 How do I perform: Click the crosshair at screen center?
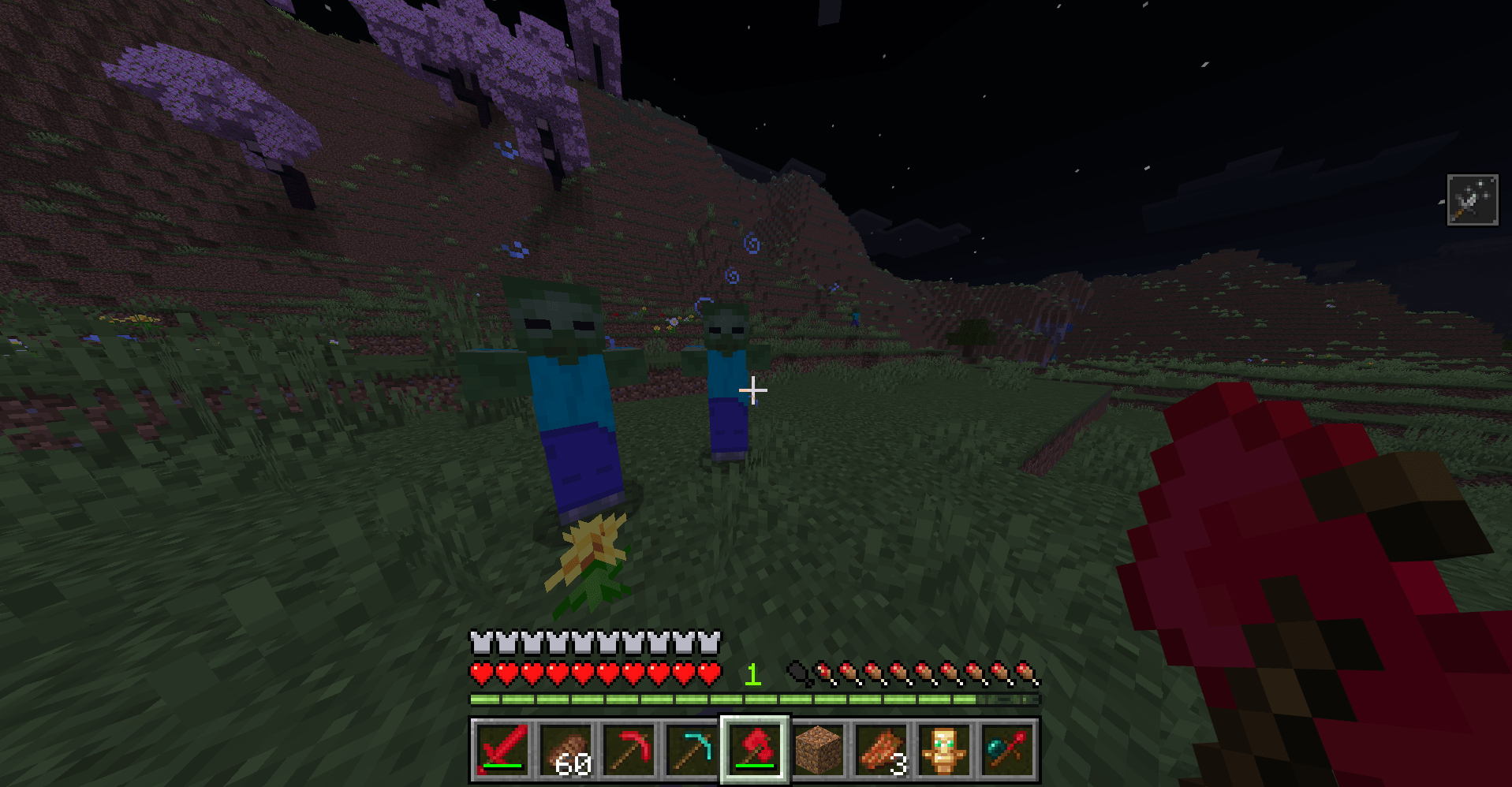coord(755,390)
